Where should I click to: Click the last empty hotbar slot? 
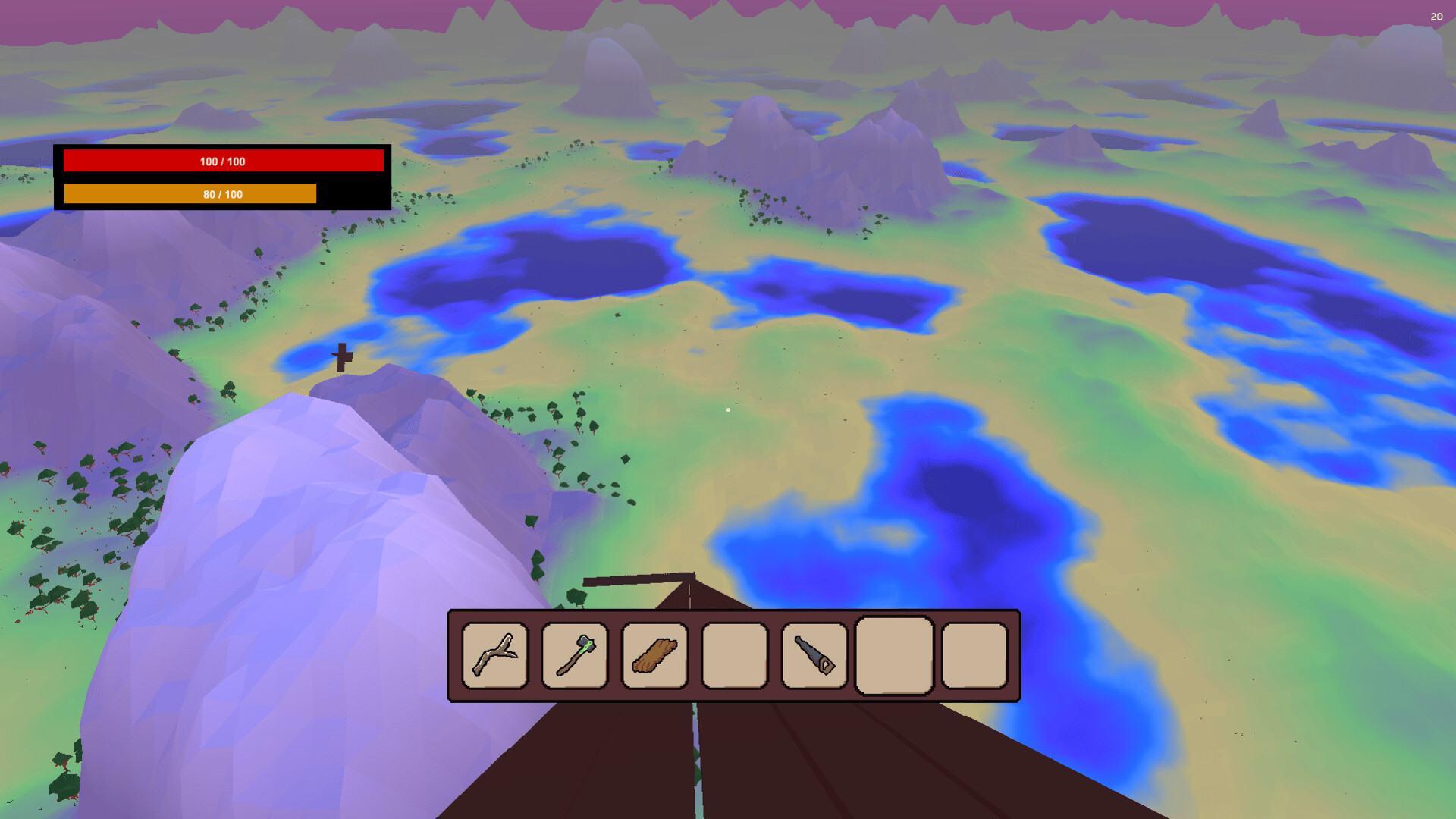click(973, 657)
